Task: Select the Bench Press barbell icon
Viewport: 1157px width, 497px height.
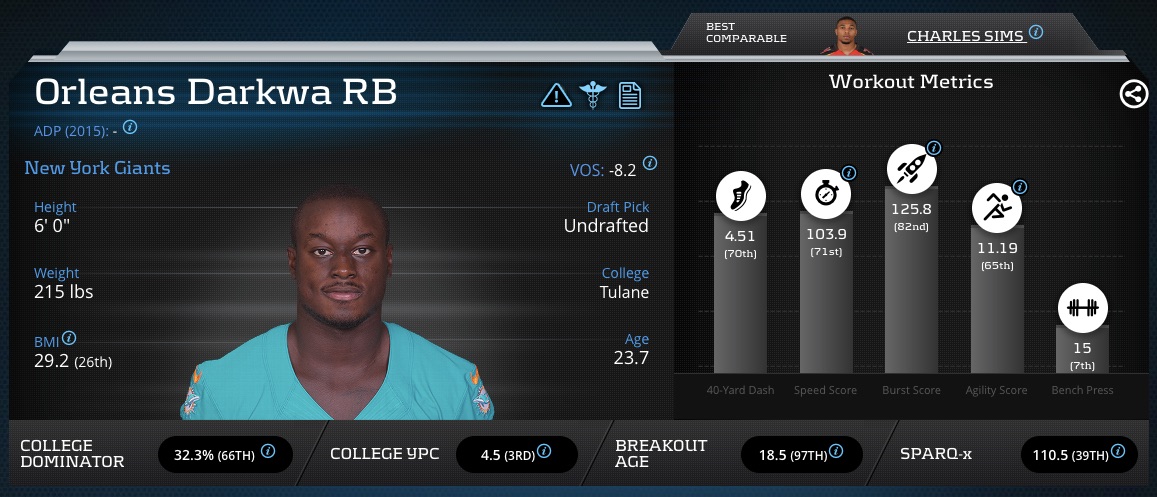Action: pos(1083,307)
